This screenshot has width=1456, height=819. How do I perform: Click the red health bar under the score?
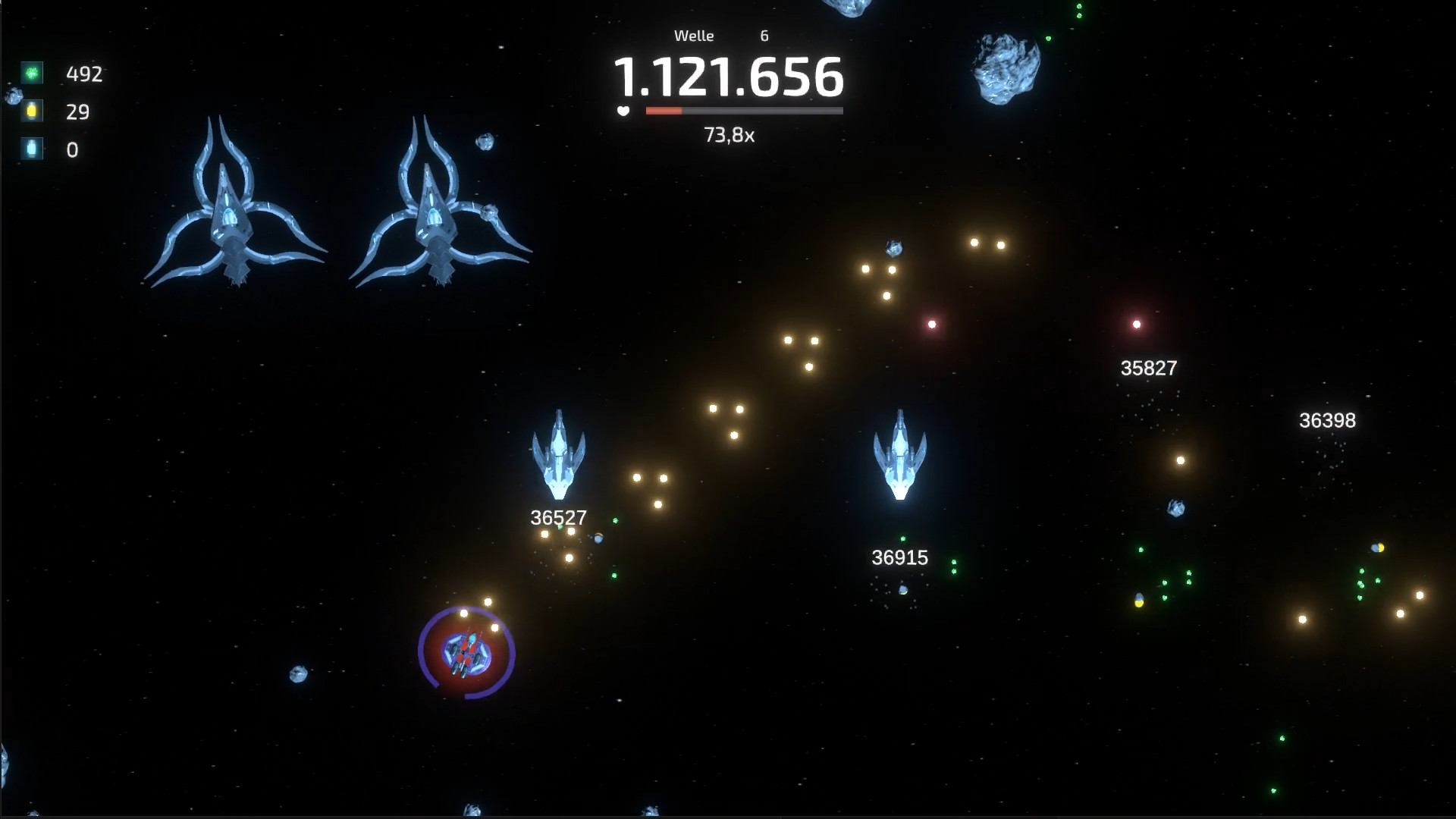[x=664, y=110]
